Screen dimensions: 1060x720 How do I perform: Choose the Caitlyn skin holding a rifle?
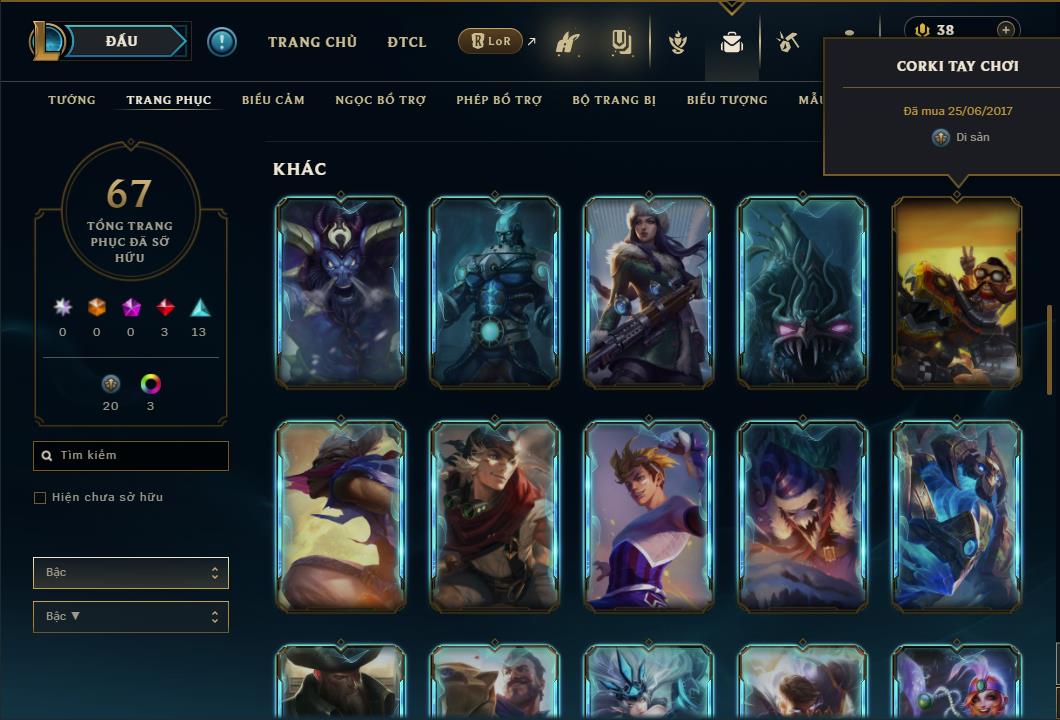(x=649, y=292)
